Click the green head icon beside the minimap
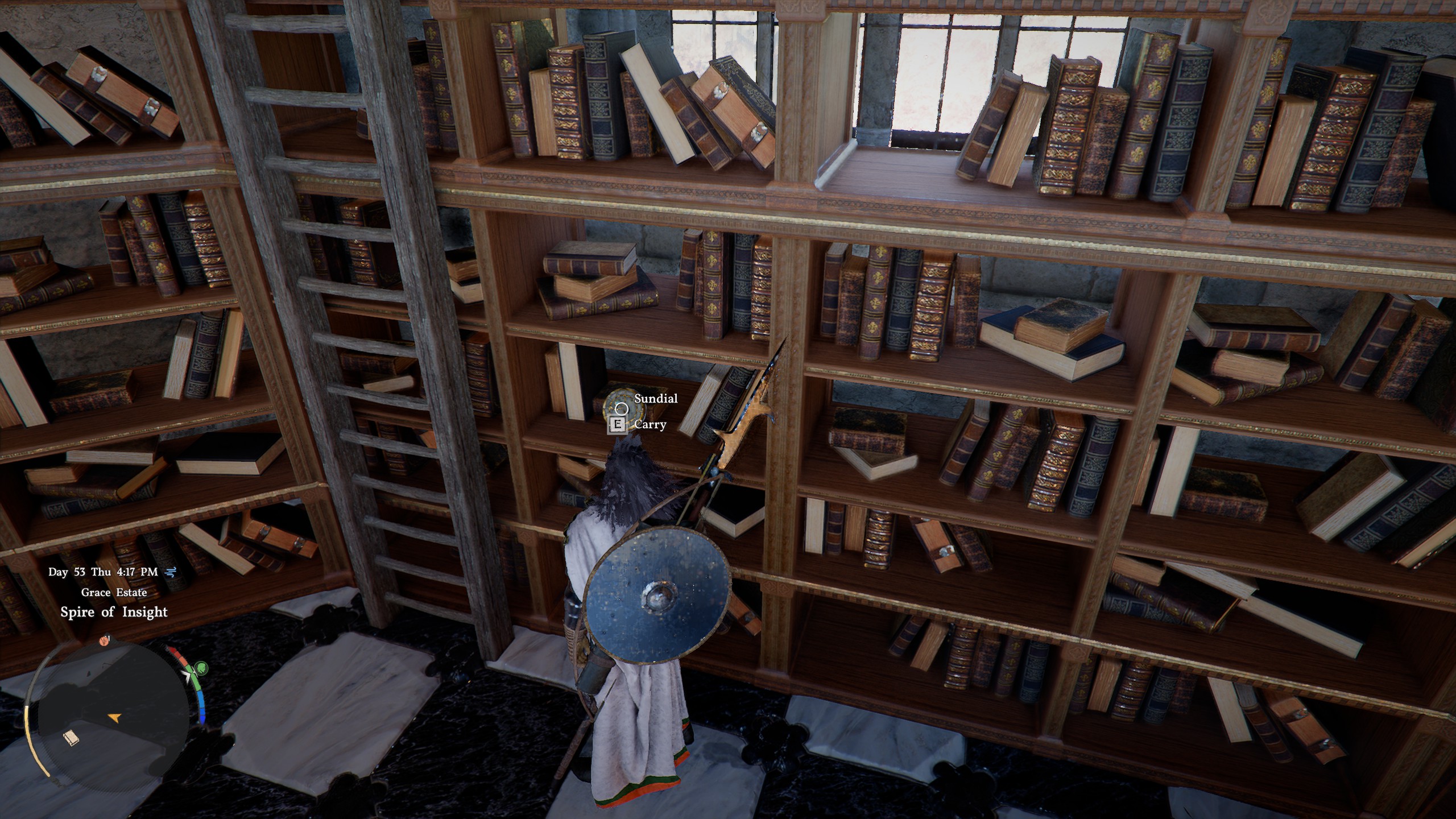The height and width of the screenshot is (819, 1456). point(201,668)
